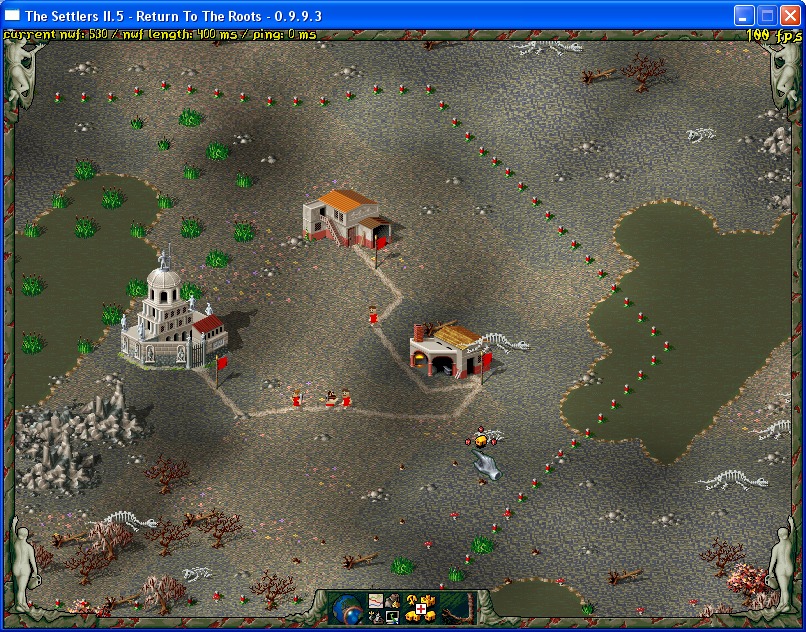
Task: Toggle the construction aid houses button
Action: coord(419,607)
